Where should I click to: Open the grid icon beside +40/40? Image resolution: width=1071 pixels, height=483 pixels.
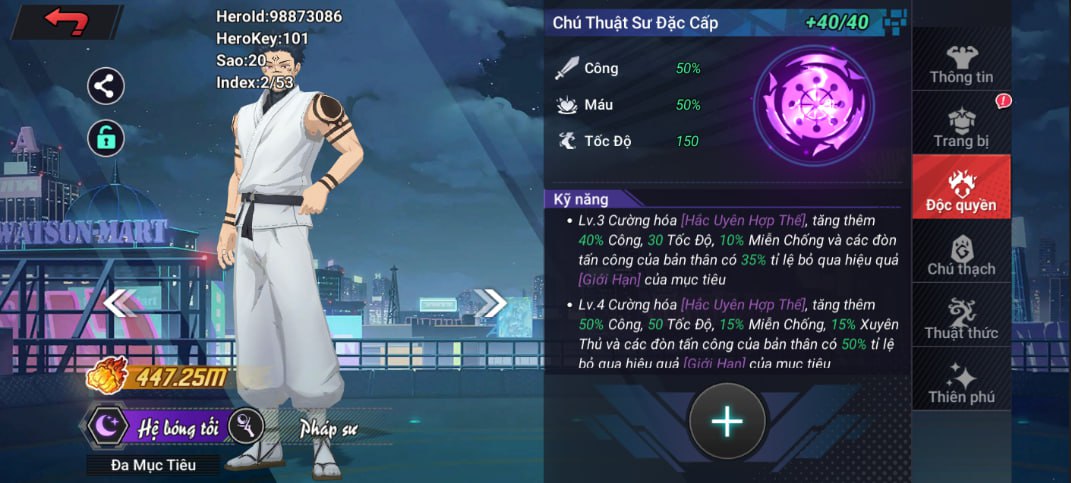pyautogui.click(x=897, y=20)
